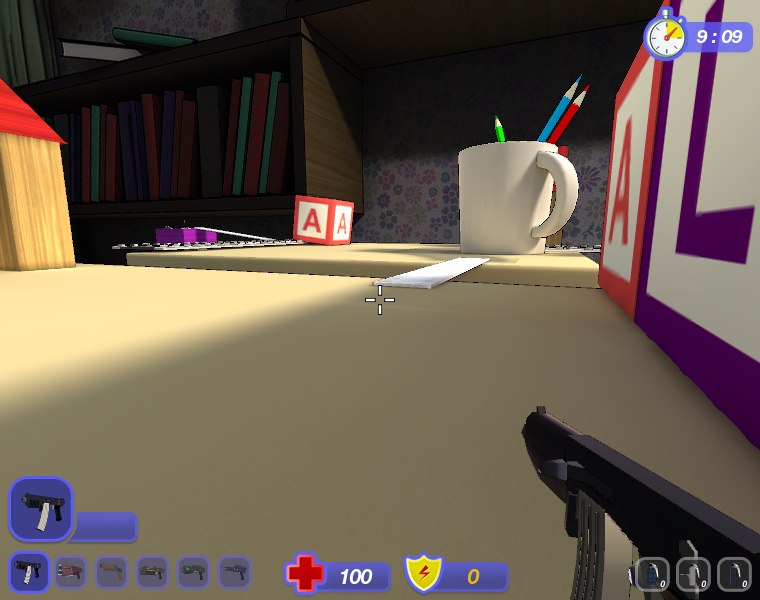Select the green glowing weapon slot

(x=193, y=572)
